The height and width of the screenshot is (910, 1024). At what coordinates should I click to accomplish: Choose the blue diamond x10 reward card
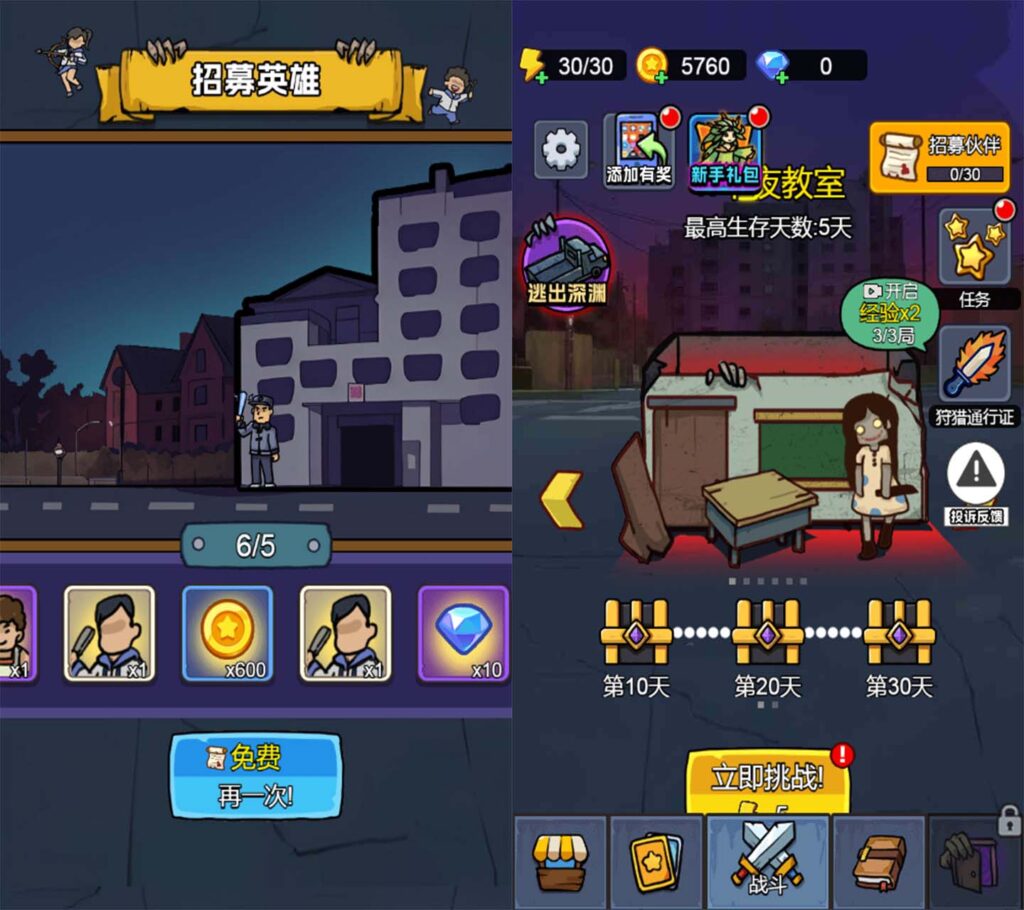pyautogui.click(x=463, y=634)
